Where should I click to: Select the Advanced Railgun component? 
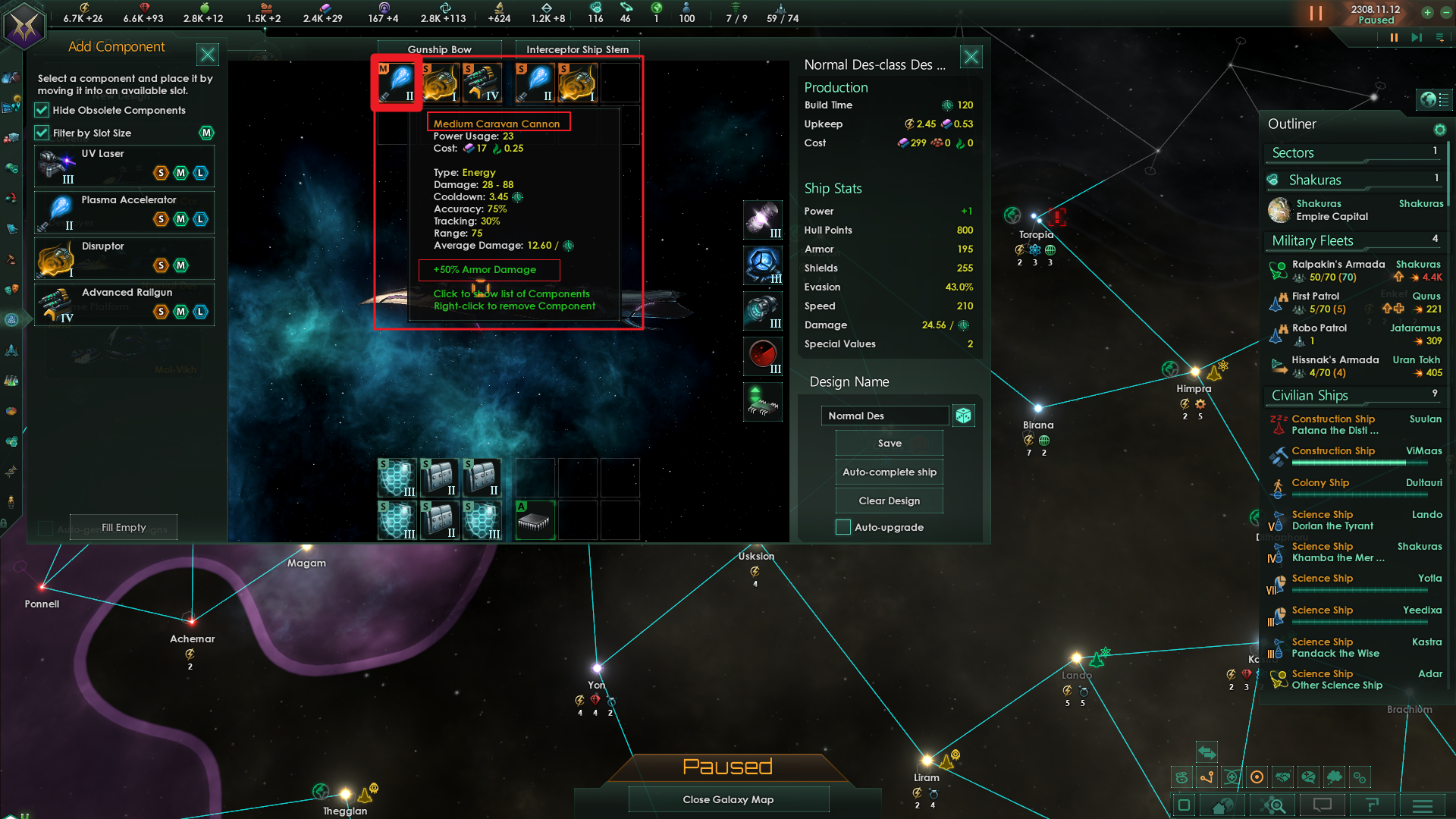click(x=124, y=304)
